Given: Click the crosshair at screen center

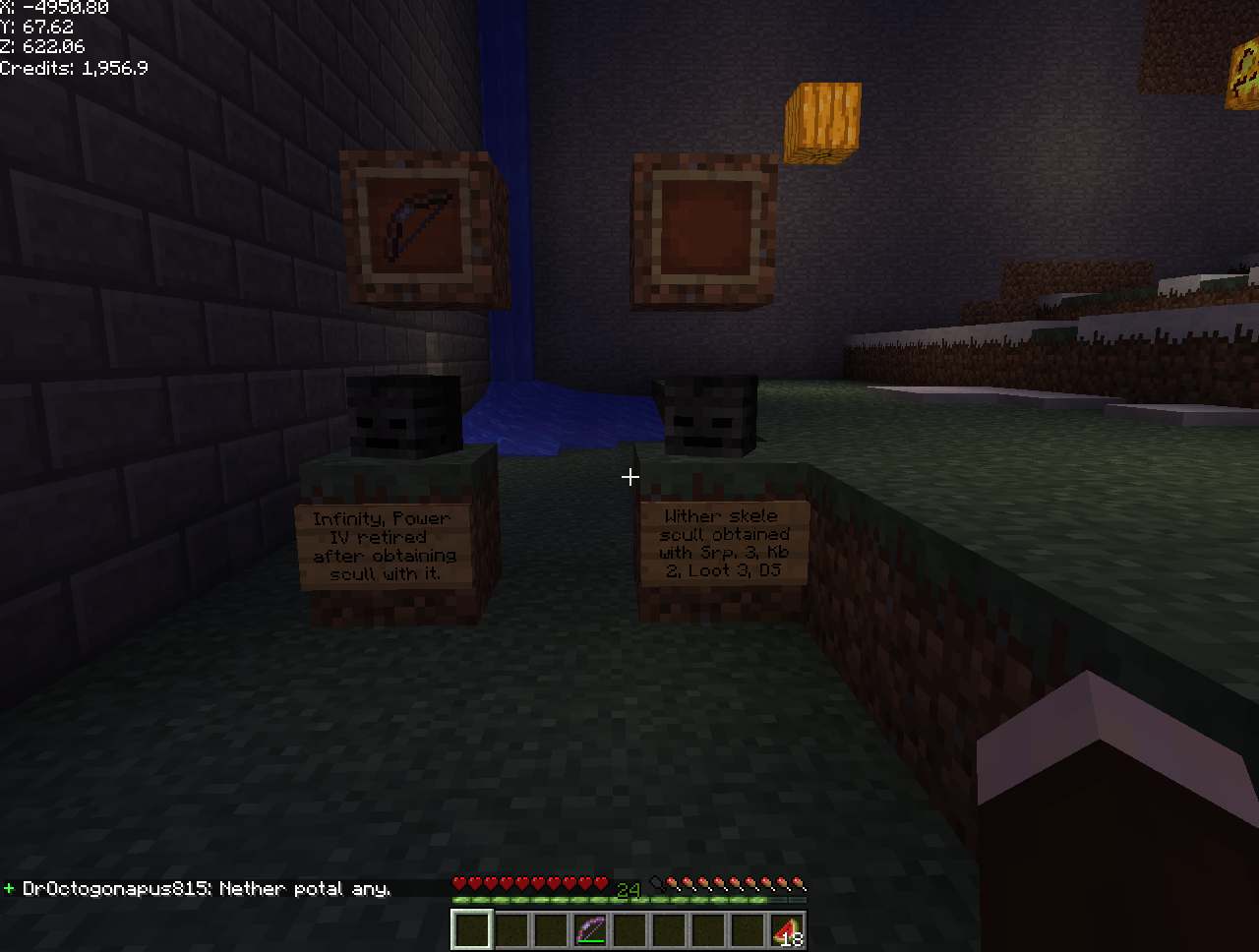Looking at the screenshot, I should 629,477.
